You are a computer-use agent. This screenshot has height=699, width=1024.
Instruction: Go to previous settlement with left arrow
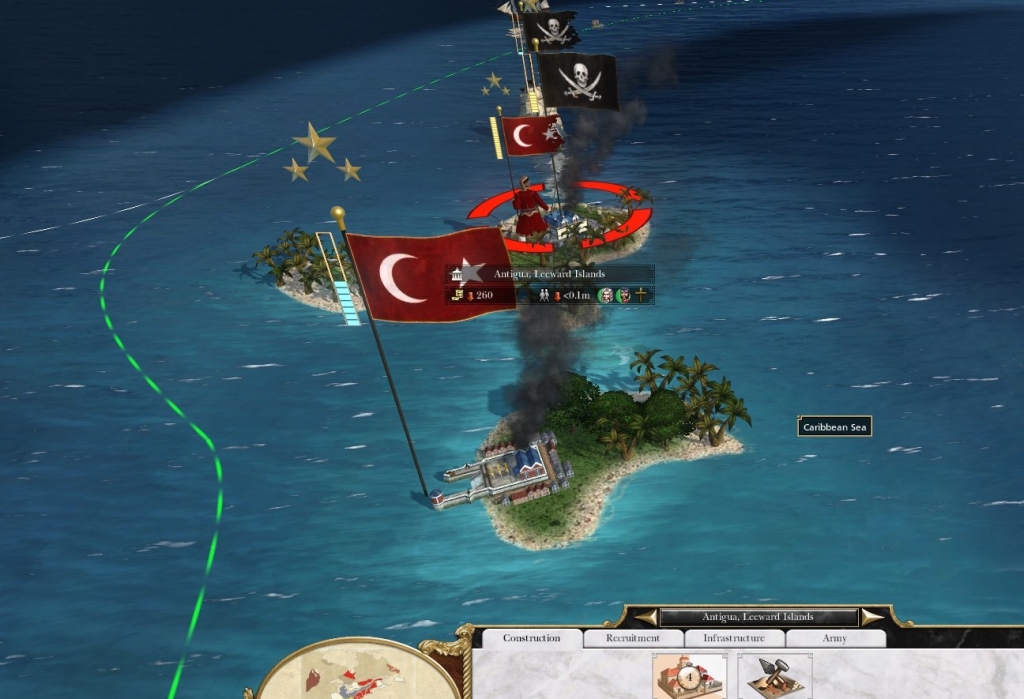click(x=646, y=617)
